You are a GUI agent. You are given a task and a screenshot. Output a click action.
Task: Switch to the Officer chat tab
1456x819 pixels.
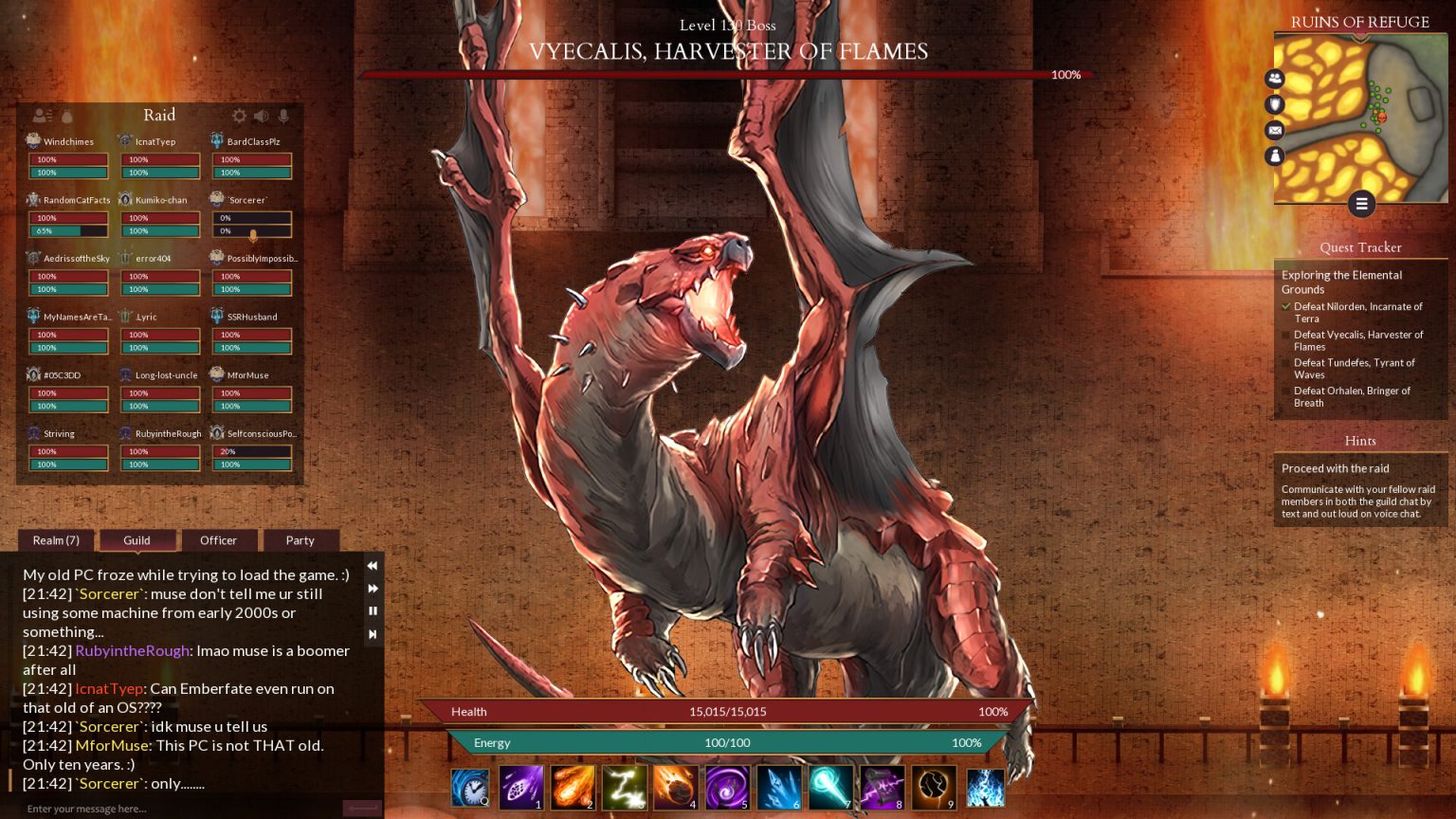click(x=219, y=540)
